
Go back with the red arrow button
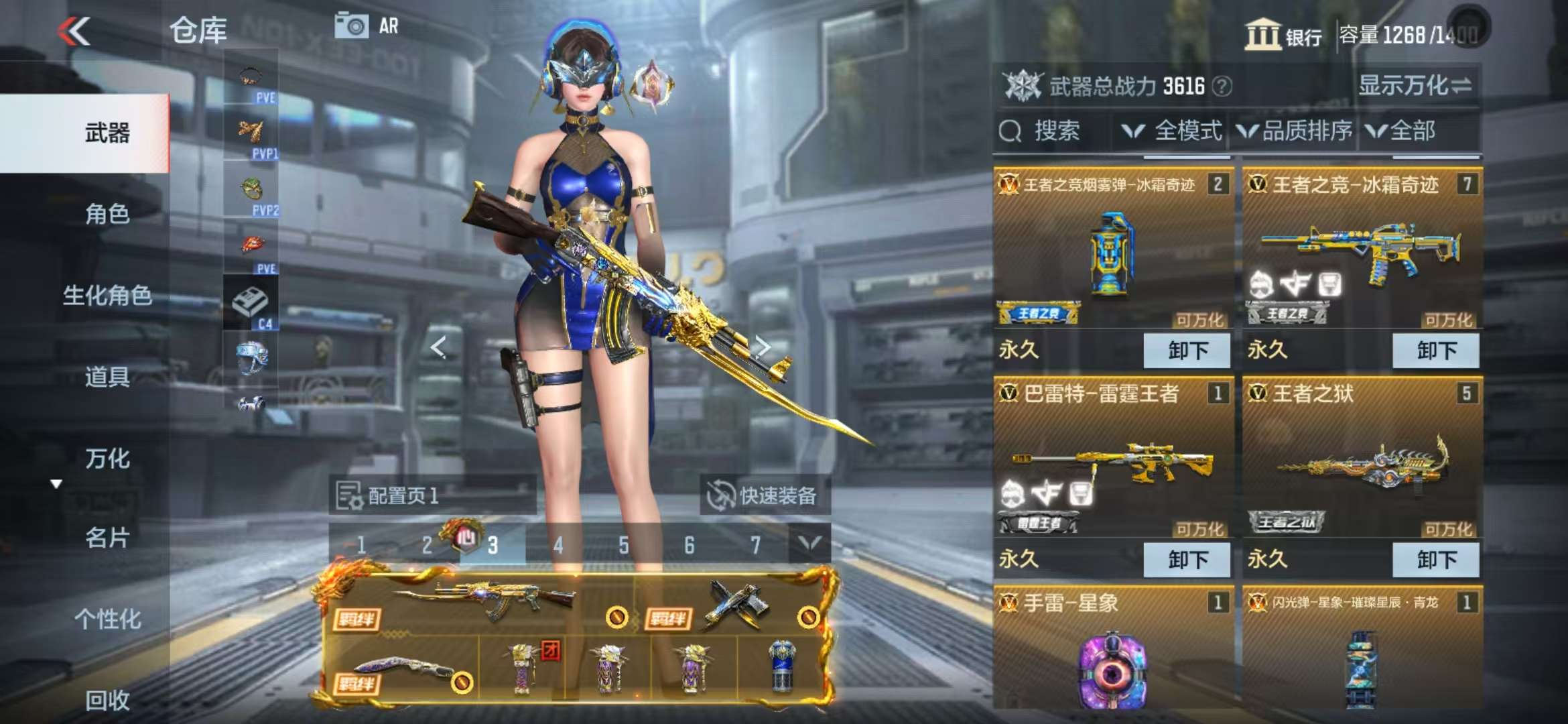click(x=74, y=31)
